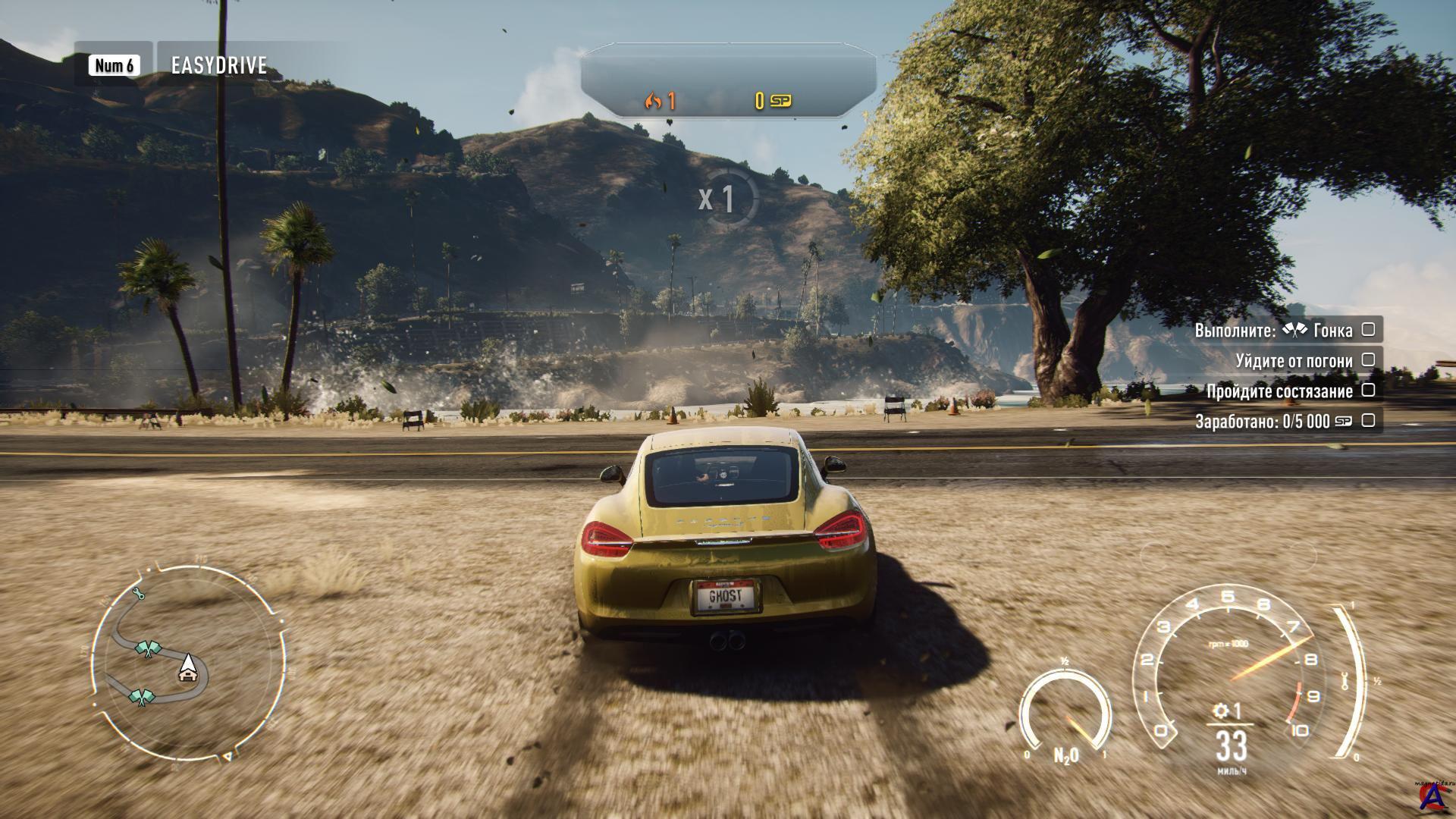Tick the "Выполните: Гонка" objective checkbox
This screenshot has width=1456, height=819.
point(1368,329)
